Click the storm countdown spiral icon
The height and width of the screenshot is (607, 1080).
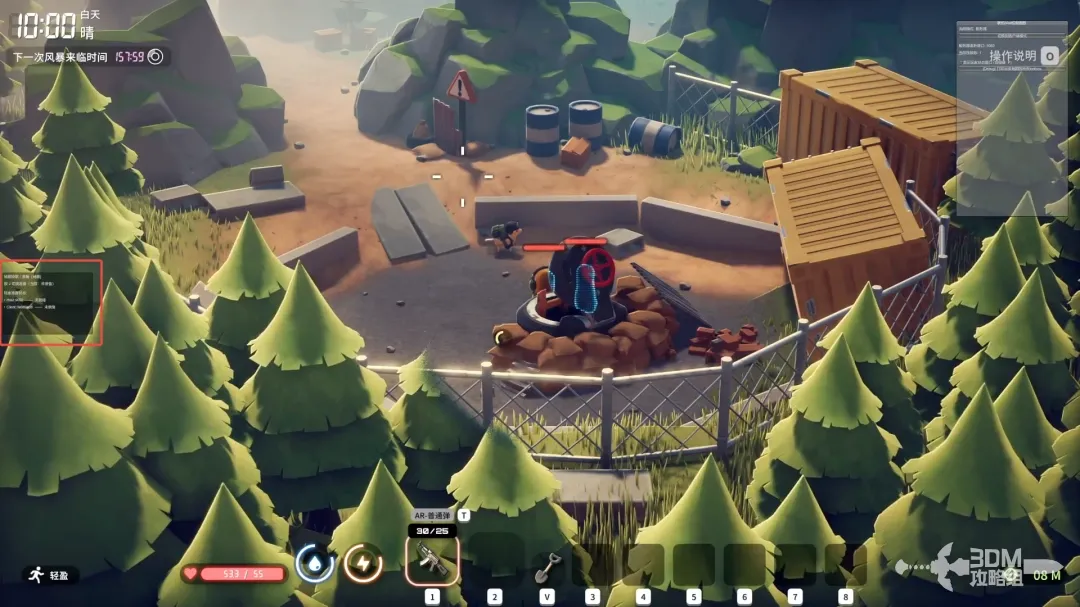(155, 57)
